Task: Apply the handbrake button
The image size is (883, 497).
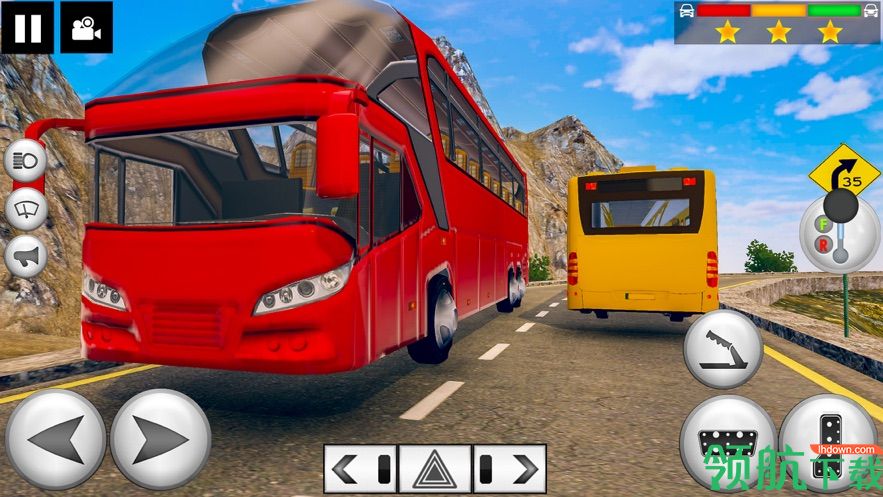Action: point(723,349)
